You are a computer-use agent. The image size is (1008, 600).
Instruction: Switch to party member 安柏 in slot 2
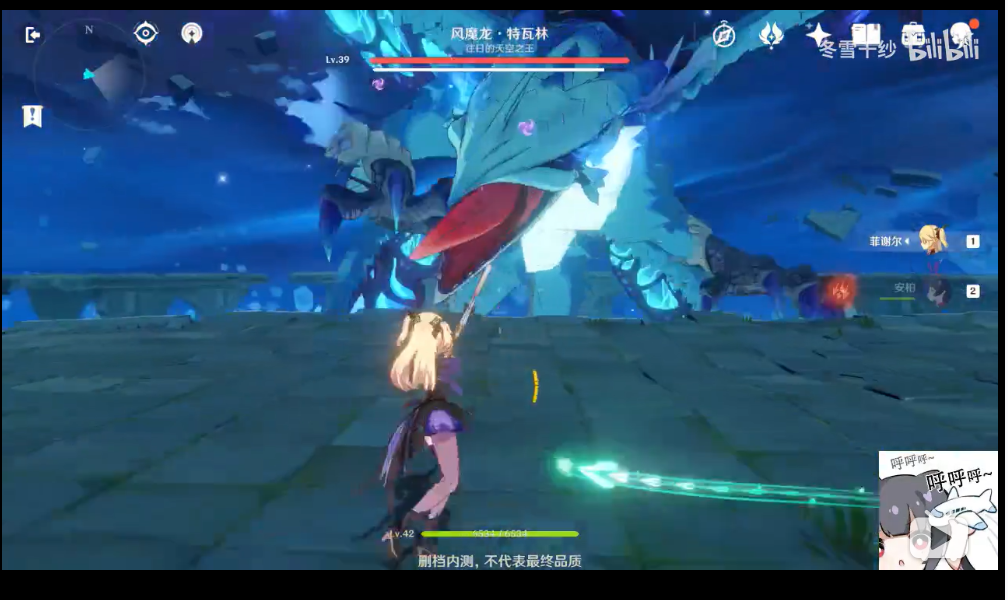point(937,291)
